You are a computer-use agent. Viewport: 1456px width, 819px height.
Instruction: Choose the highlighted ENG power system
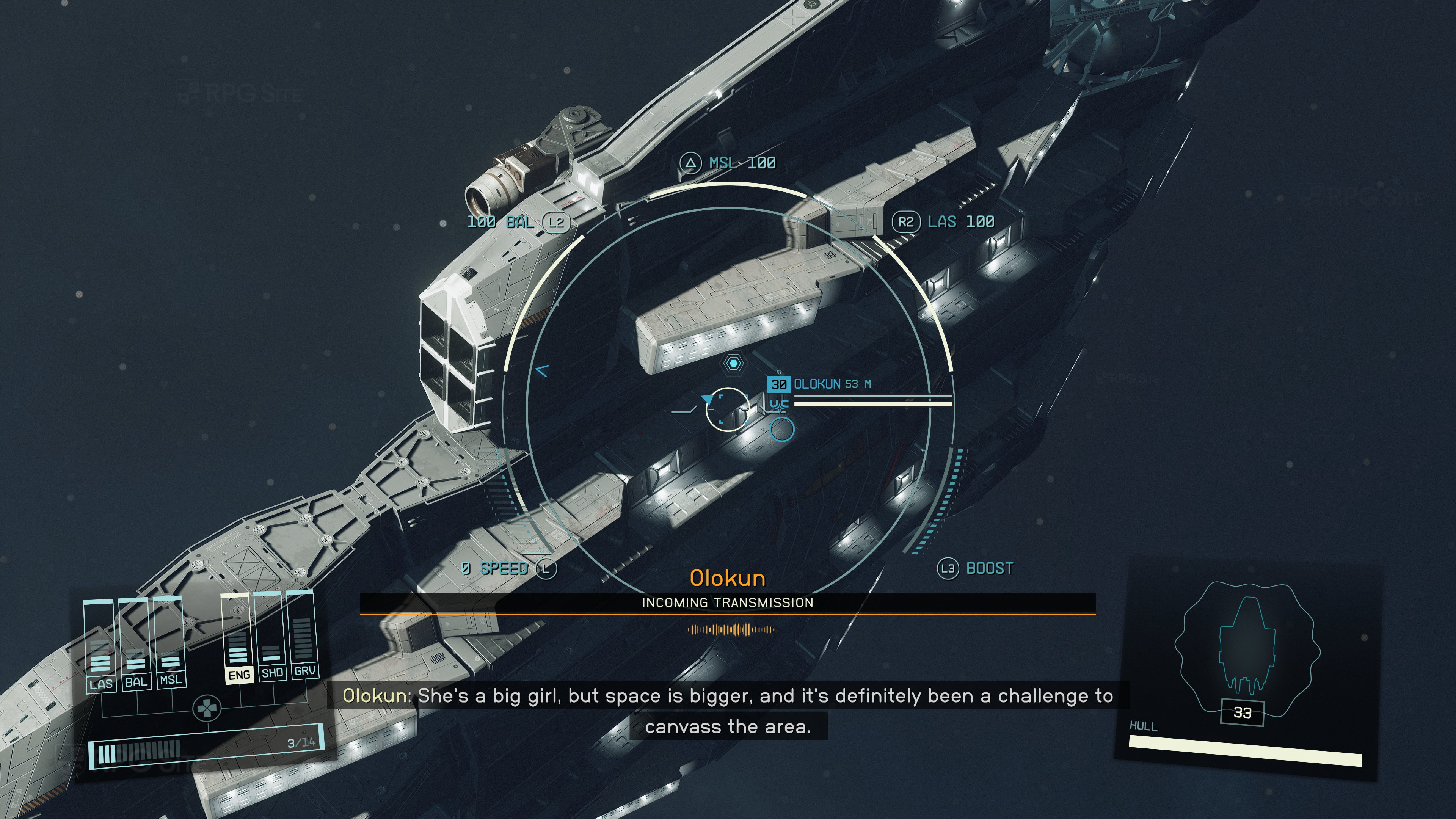(238, 639)
